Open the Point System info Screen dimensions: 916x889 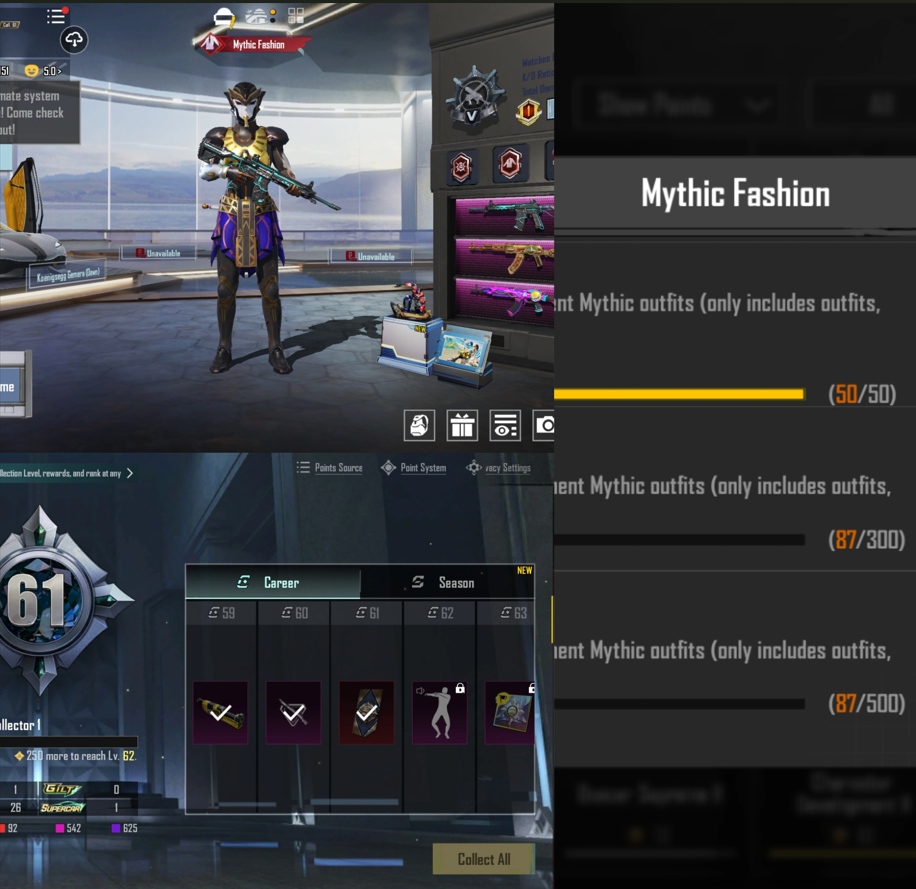coord(414,468)
